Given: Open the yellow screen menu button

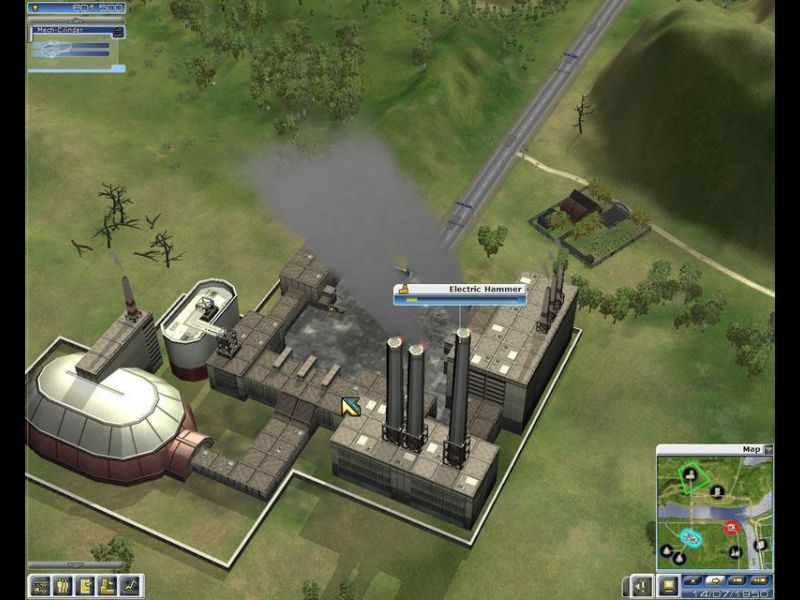Looking at the screenshot, I should click(667, 586).
